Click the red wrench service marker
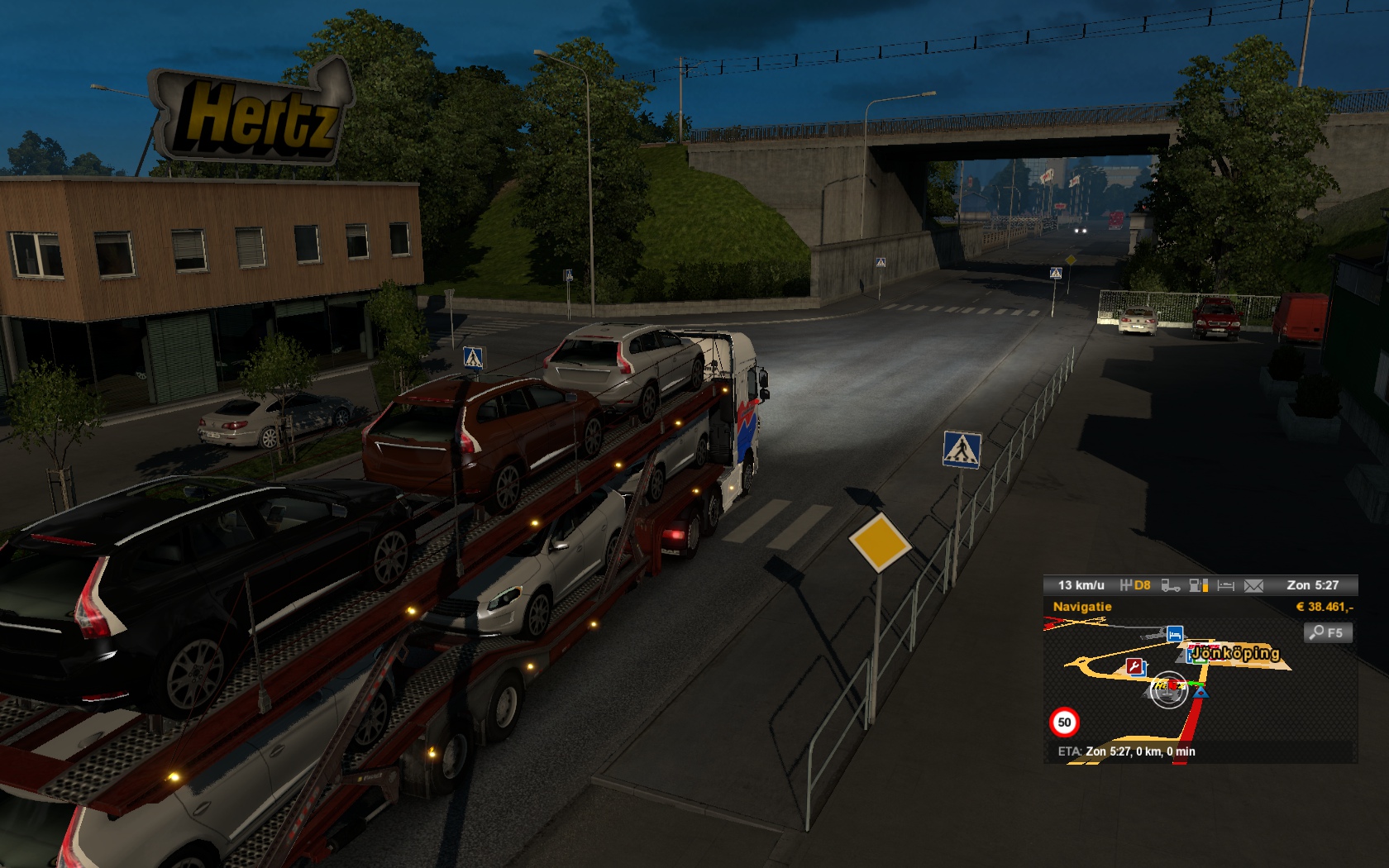 coord(1135,666)
